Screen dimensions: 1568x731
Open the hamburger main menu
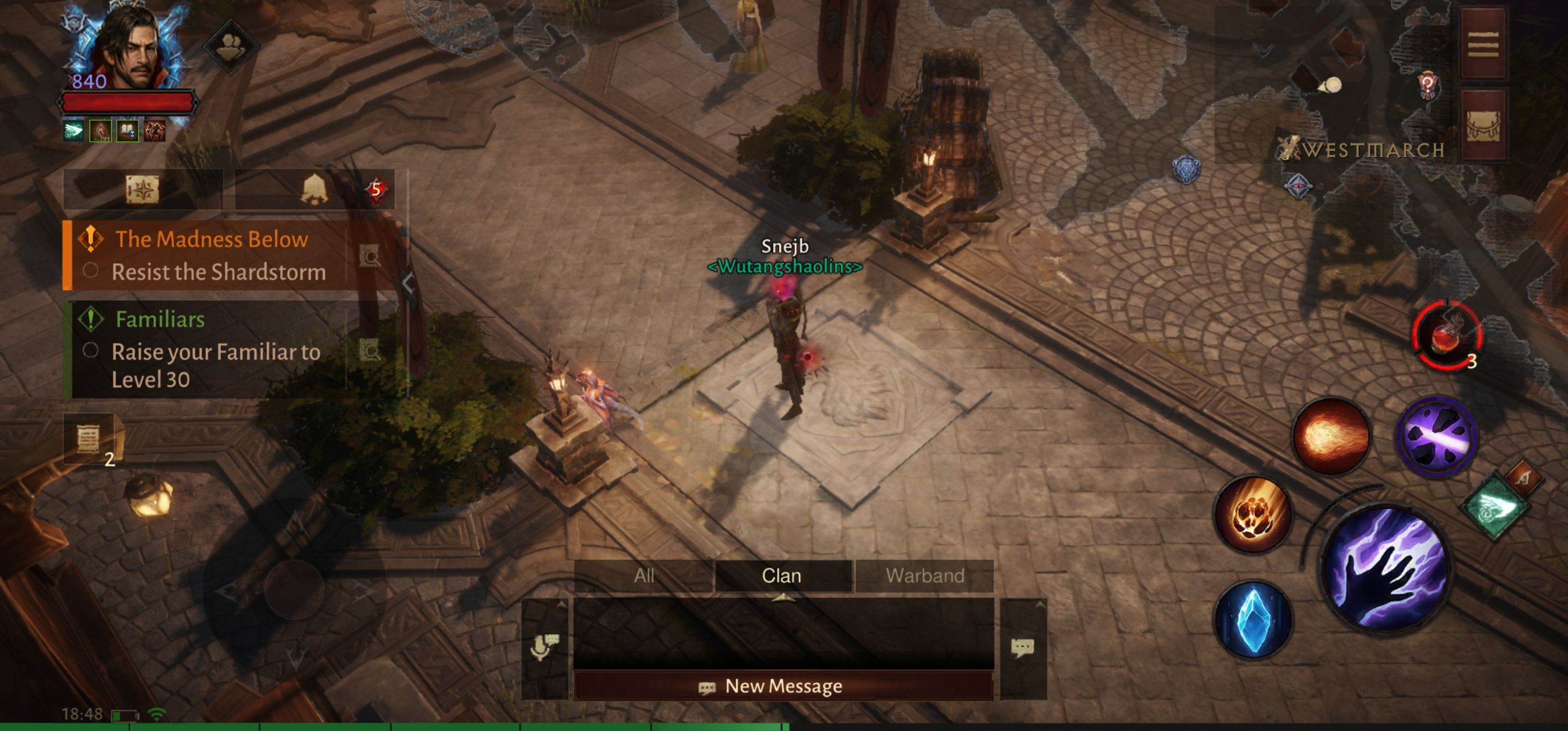(x=1483, y=44)
